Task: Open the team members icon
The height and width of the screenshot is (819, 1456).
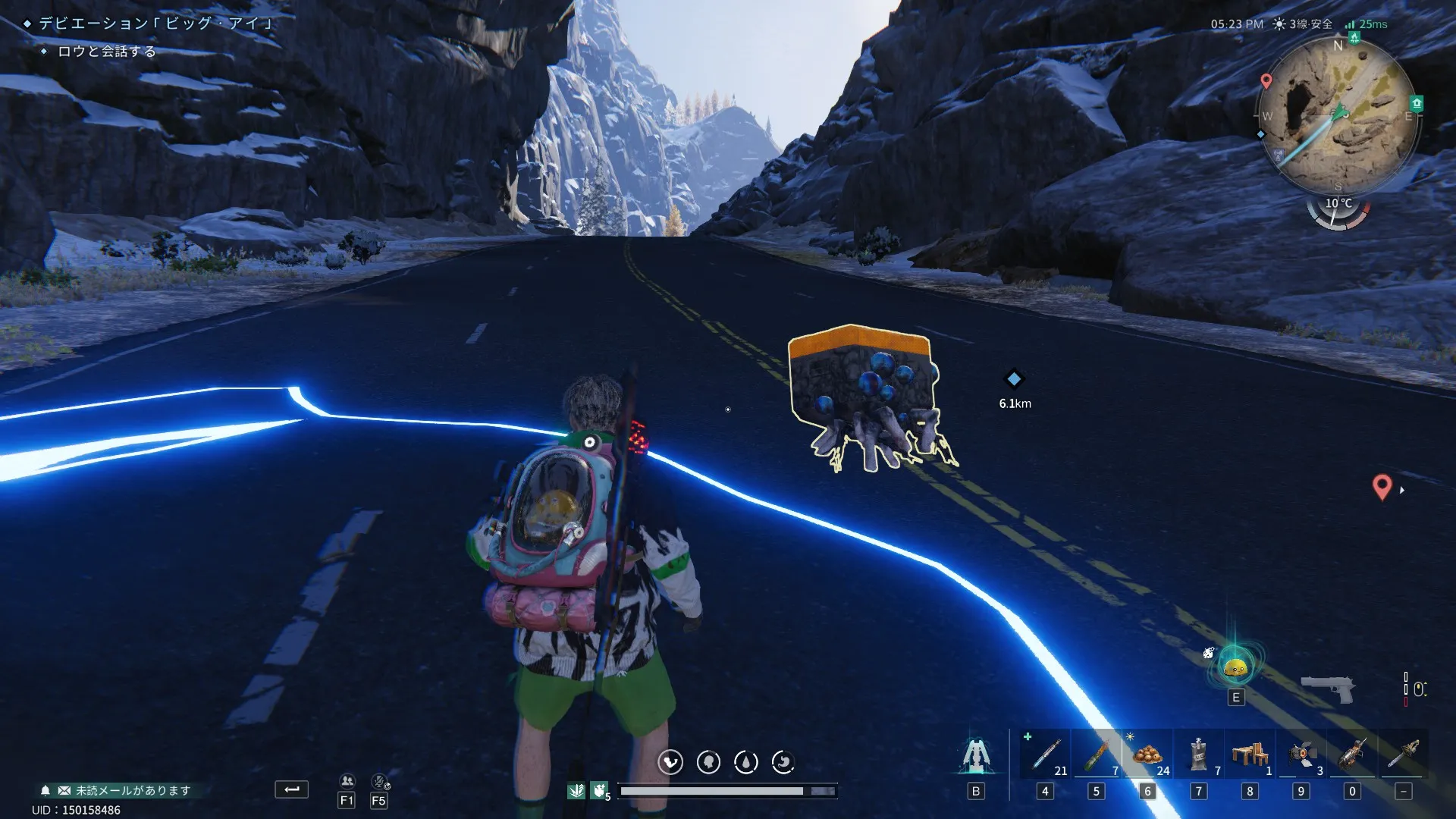Action: (347, 781)
